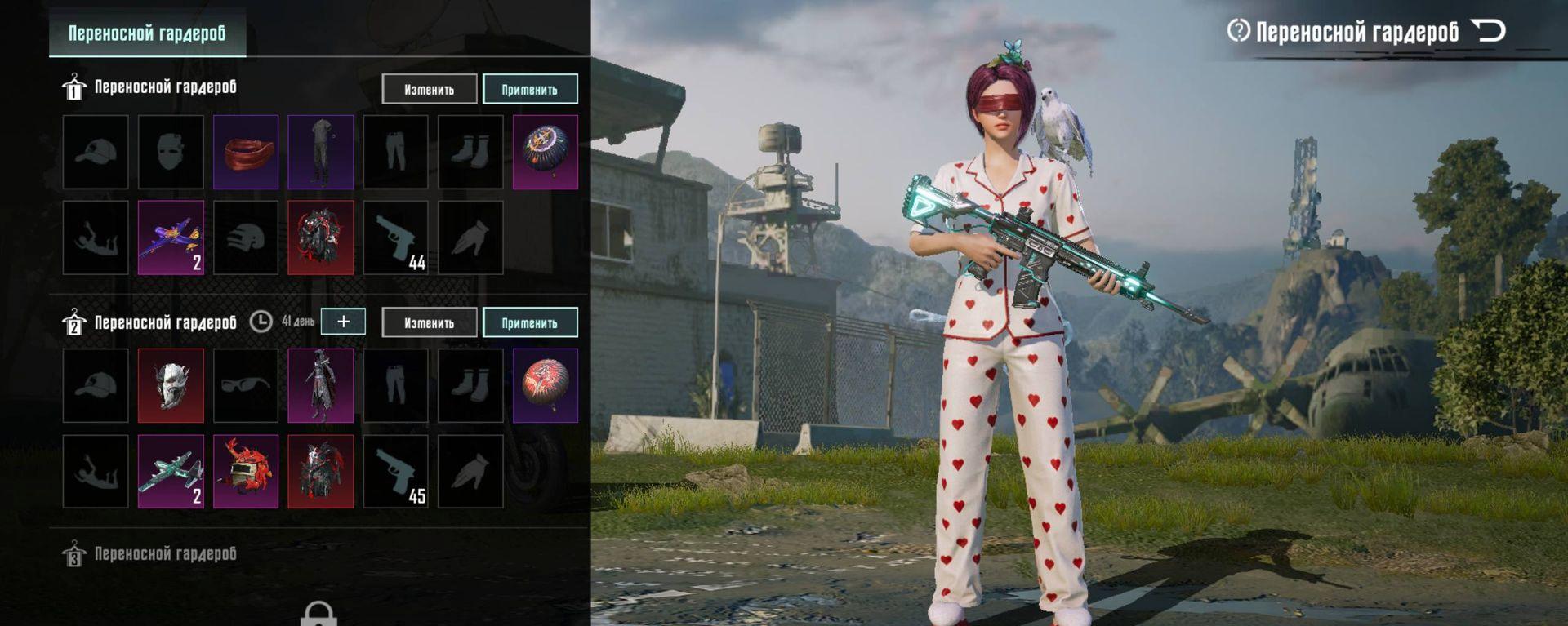Pick the green plane skin slot
The width and height of the screenshot is (1568, 626).
tap(171, 471)
